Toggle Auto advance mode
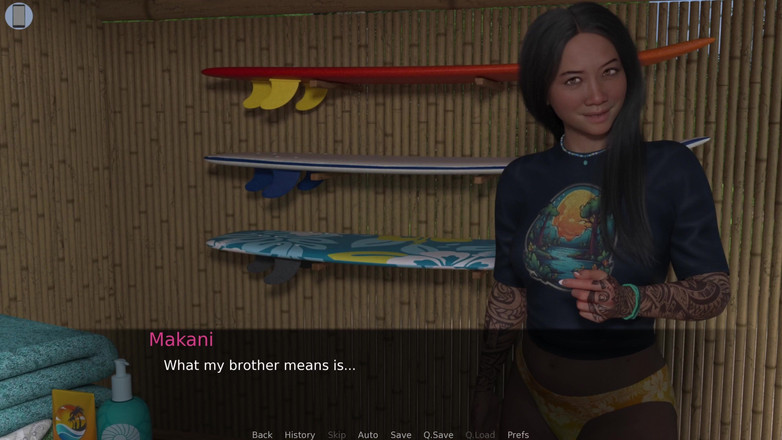The image size is (782, 440). [368, 435]
